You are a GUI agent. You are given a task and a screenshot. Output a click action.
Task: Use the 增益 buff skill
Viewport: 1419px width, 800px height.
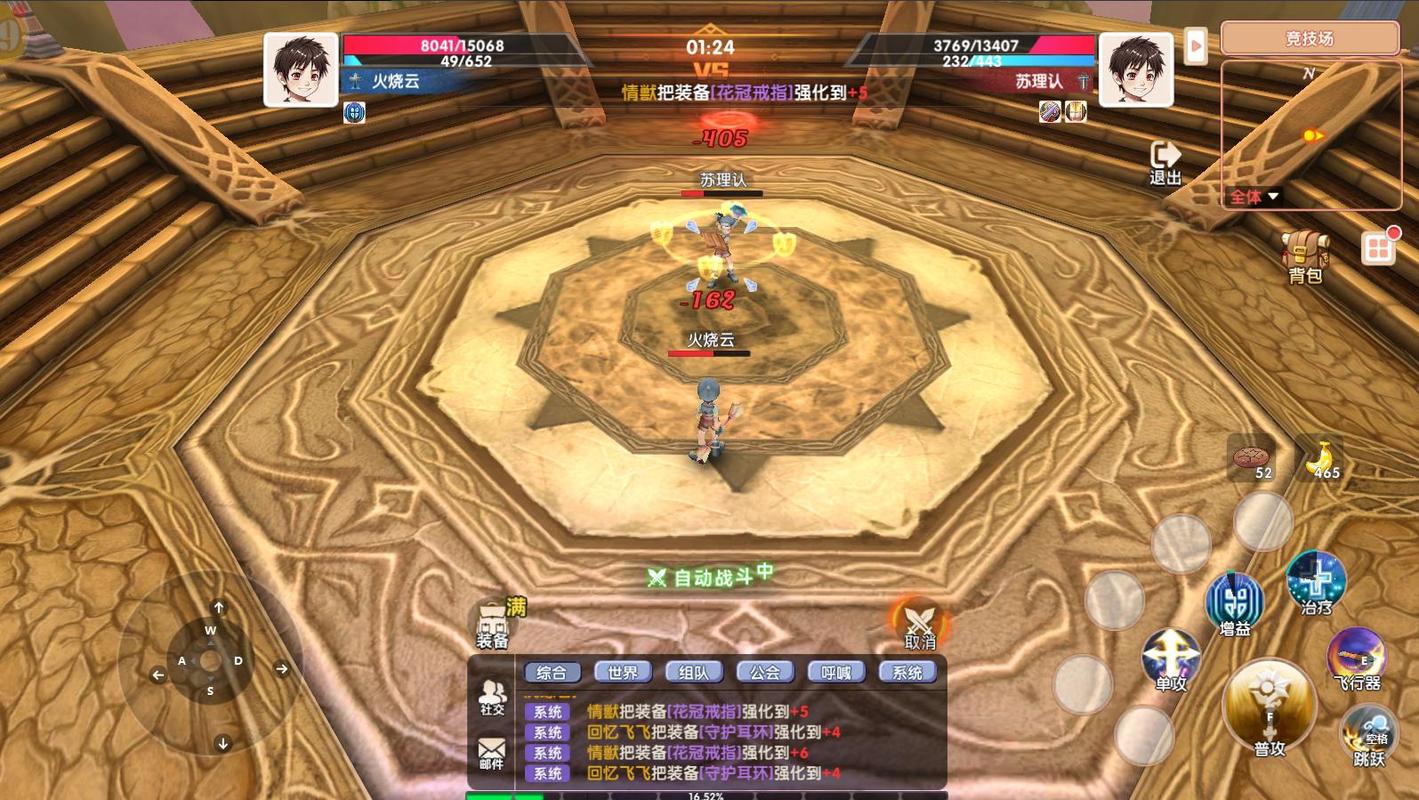point(1235,603)
